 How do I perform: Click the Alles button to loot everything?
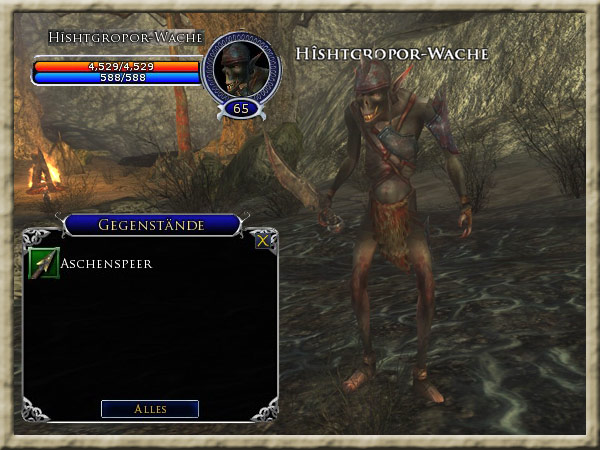(x=150, y=409)
